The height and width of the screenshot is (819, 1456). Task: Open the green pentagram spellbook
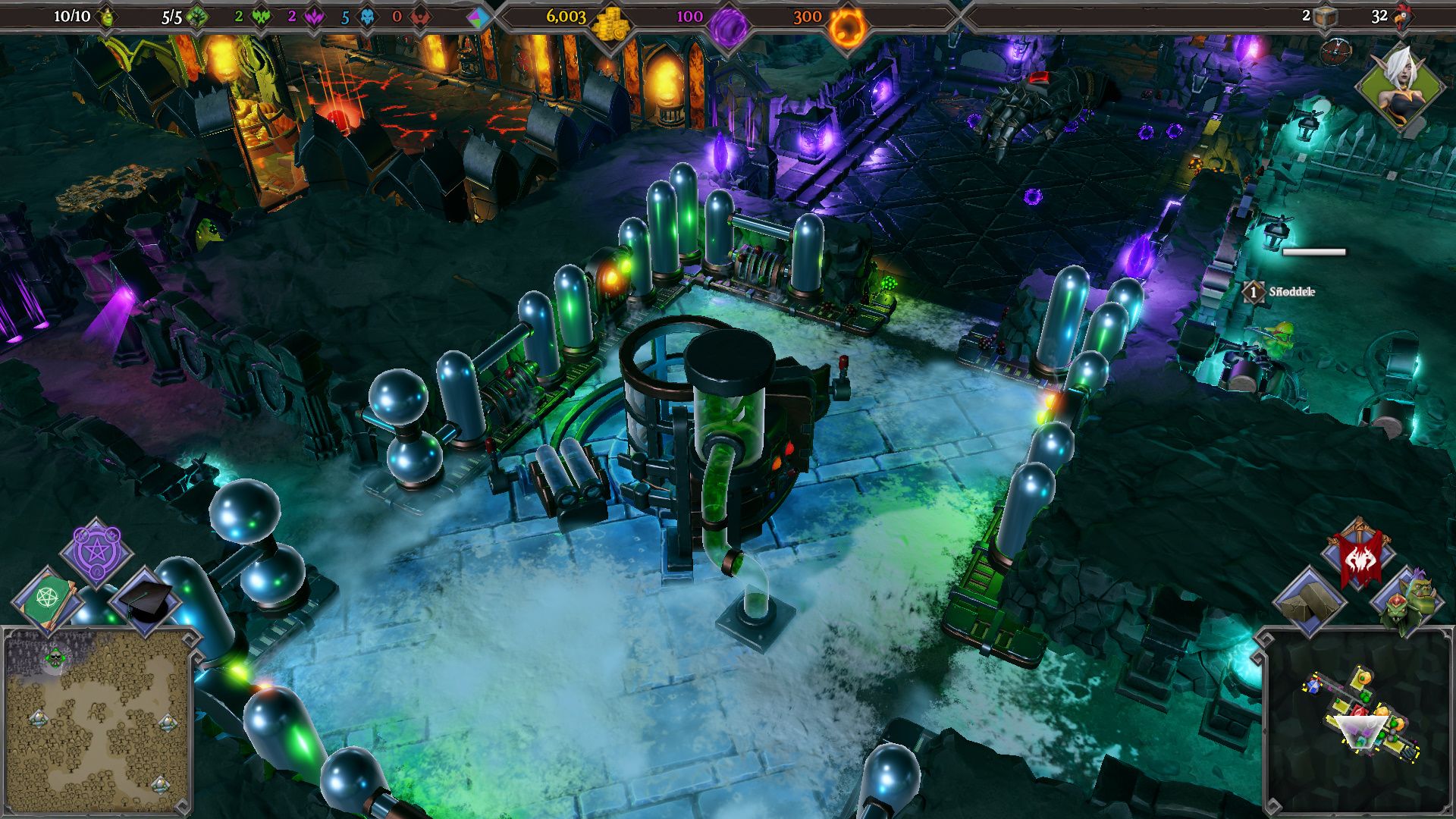pyautogui.click(x=47, y=598)
